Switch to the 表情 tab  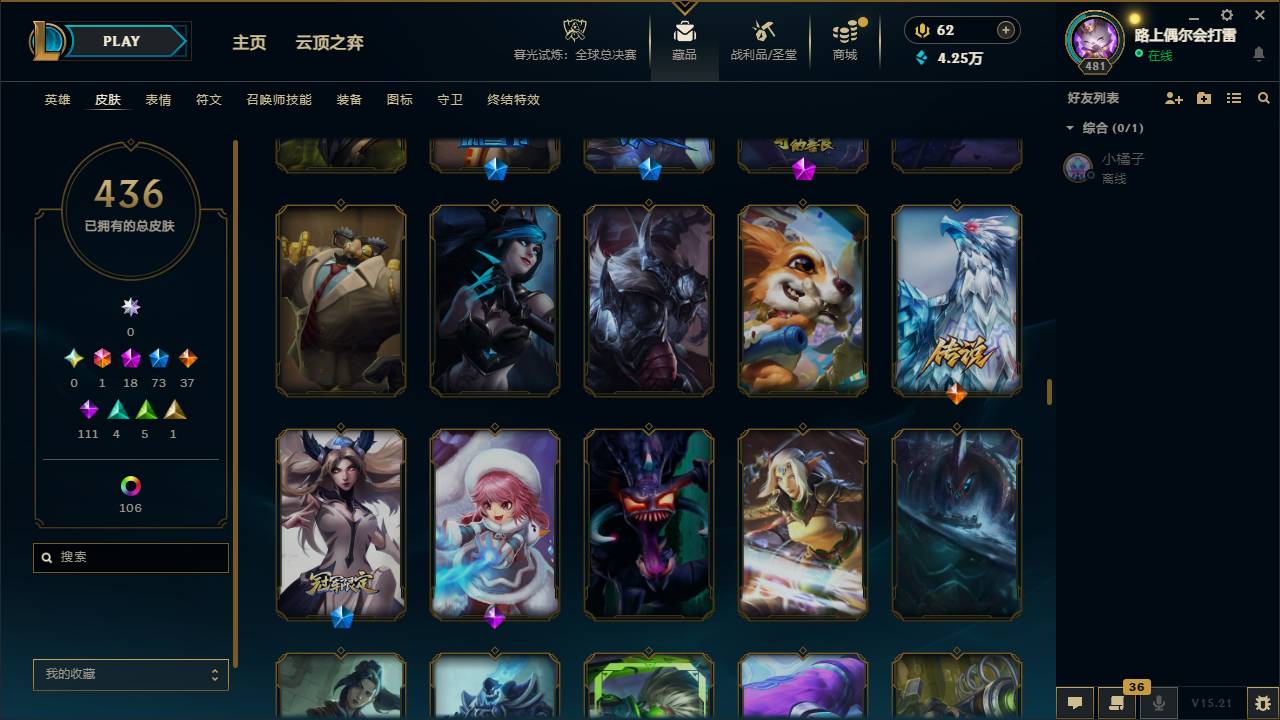pyautogui.click(x=157, y=100)
